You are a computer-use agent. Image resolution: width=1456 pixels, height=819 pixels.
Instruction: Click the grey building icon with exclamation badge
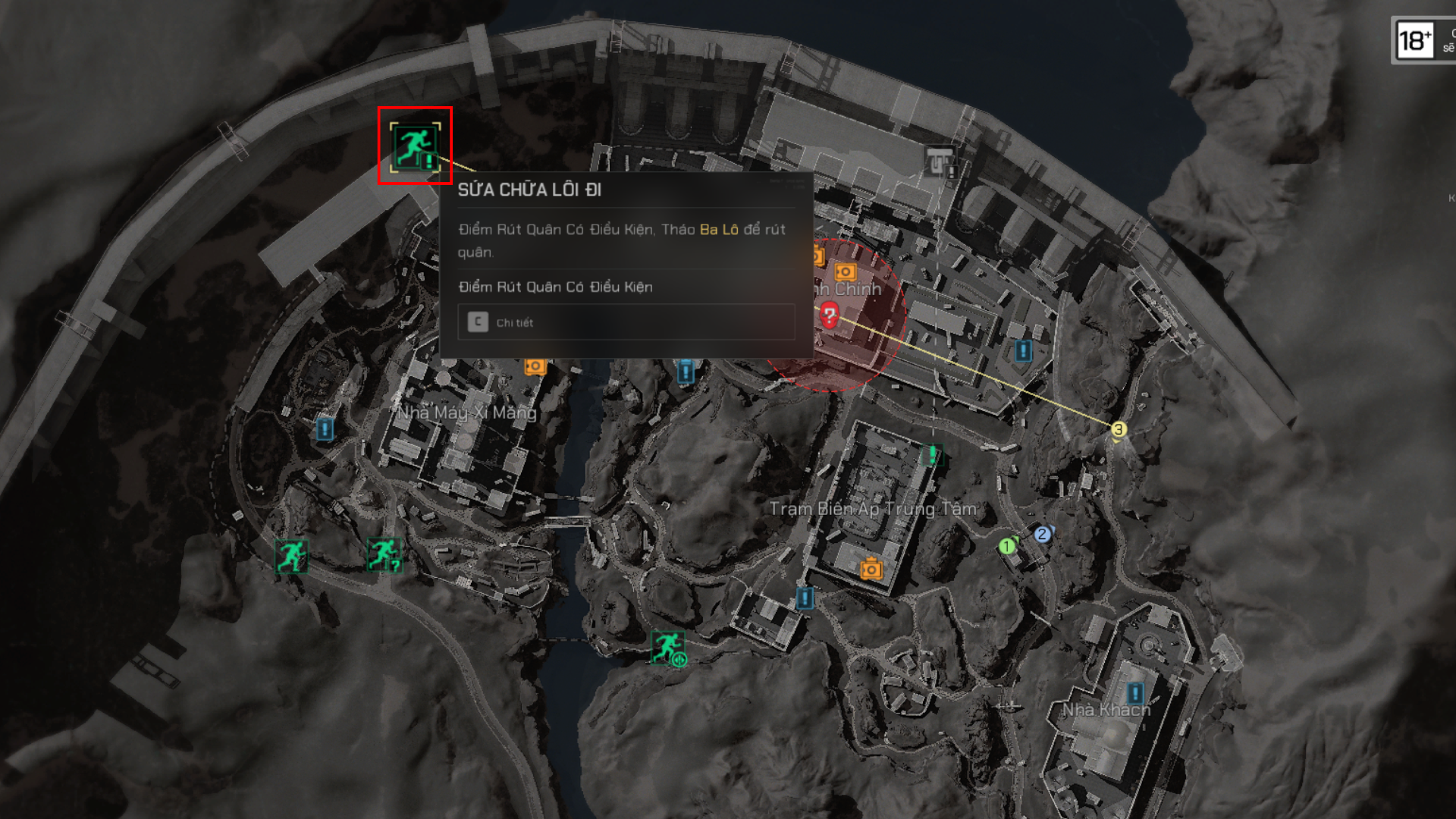(x=940, y=162)
